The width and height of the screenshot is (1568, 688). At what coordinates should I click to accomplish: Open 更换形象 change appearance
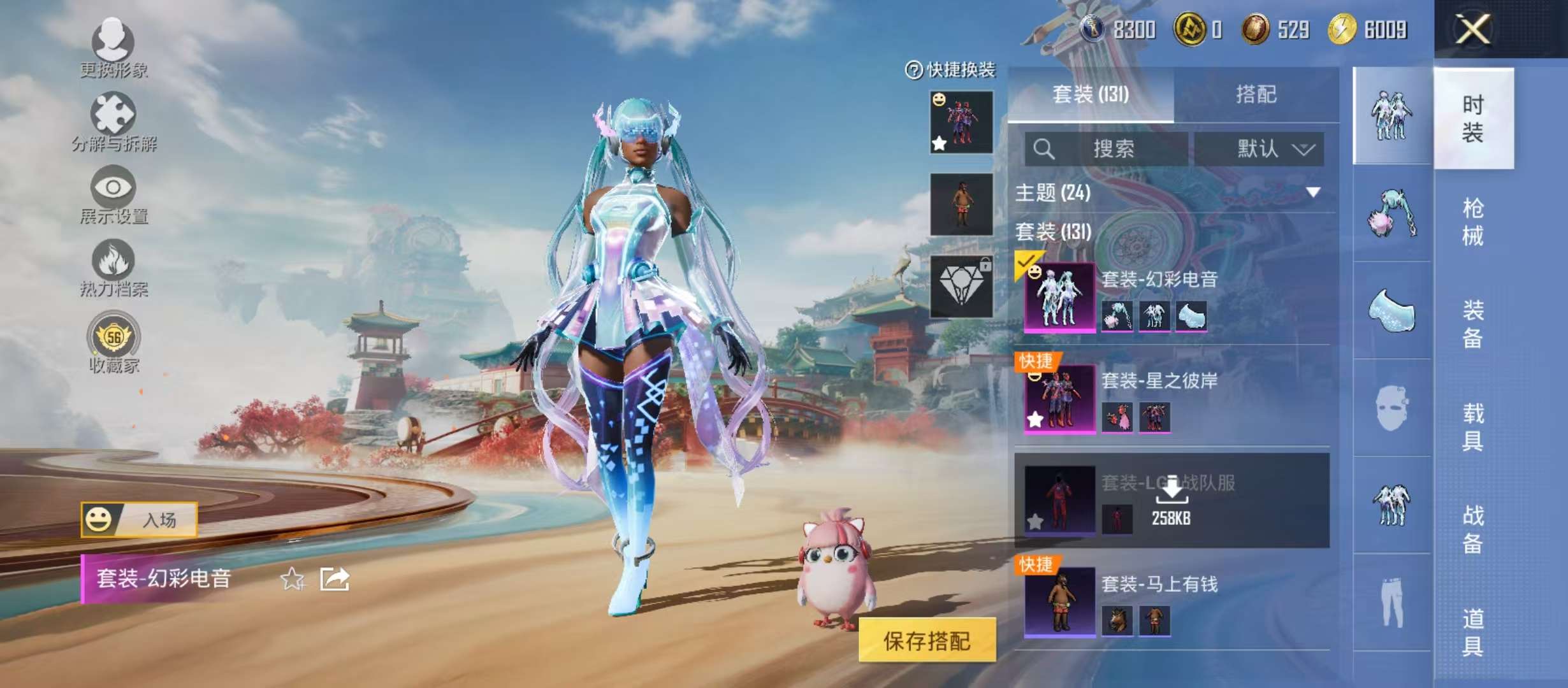coord(113,46)
